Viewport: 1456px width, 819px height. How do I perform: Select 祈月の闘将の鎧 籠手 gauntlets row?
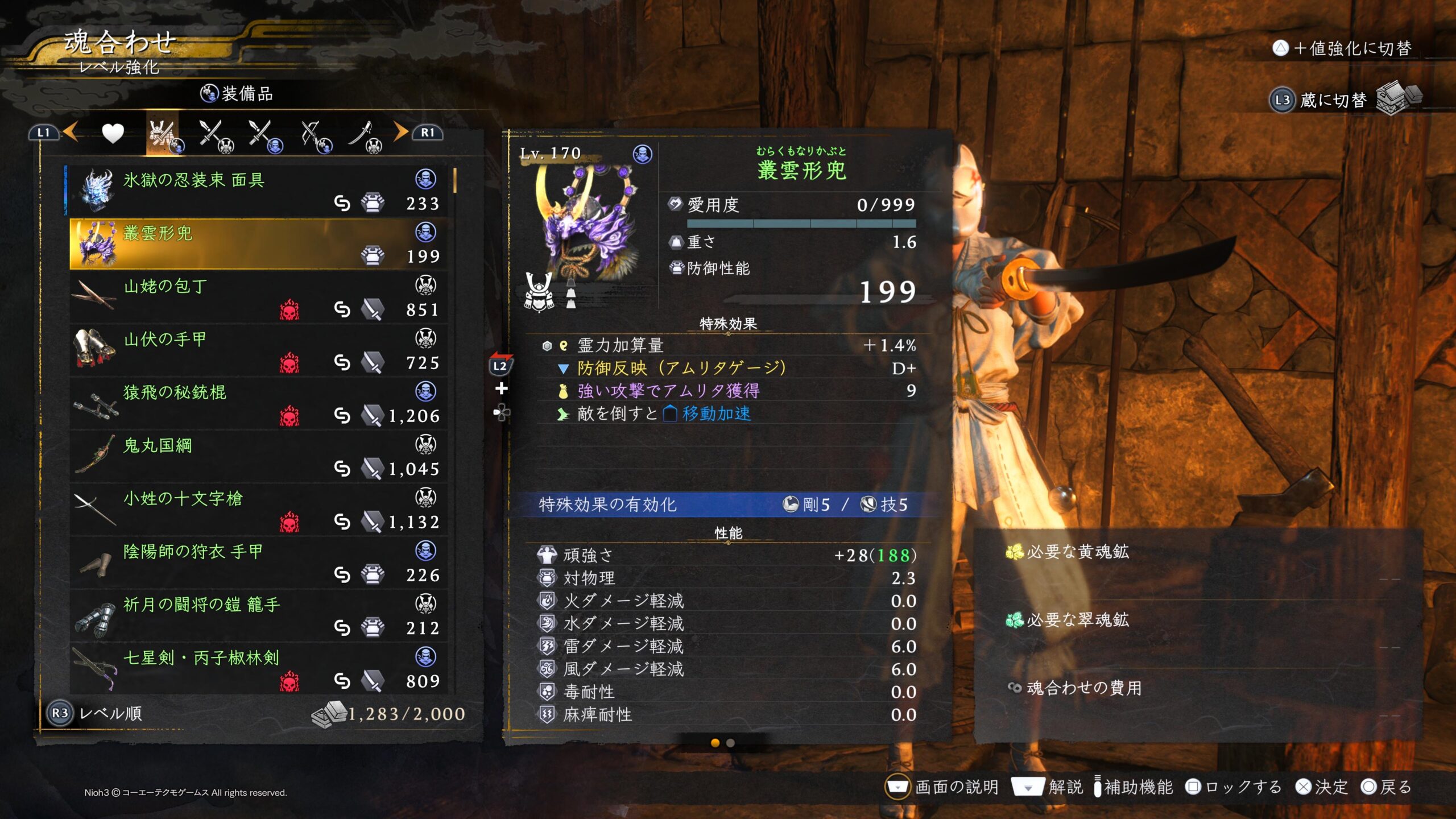(x=257, y=615)
